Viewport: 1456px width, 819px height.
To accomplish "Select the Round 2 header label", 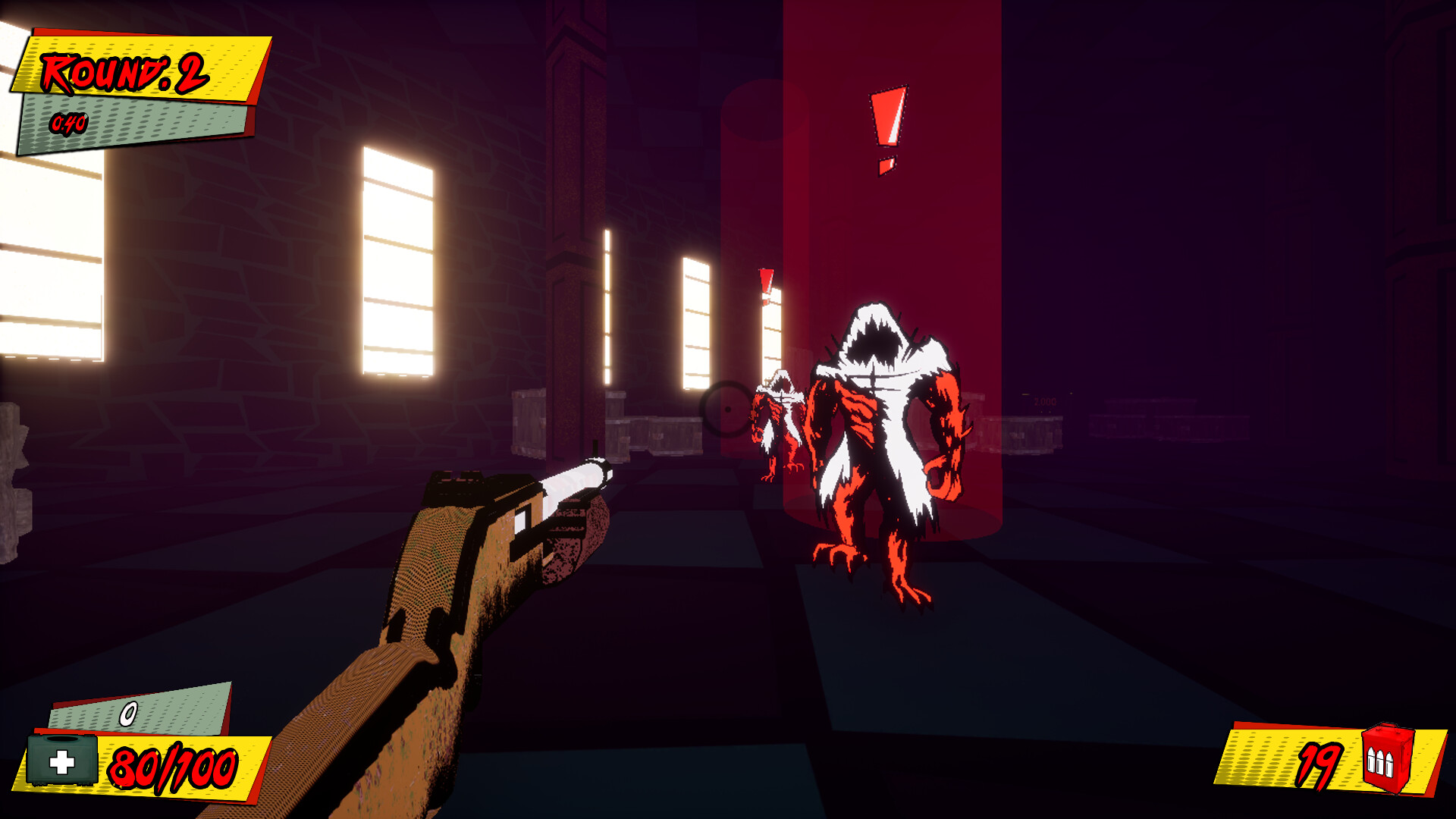I will 124,72.
